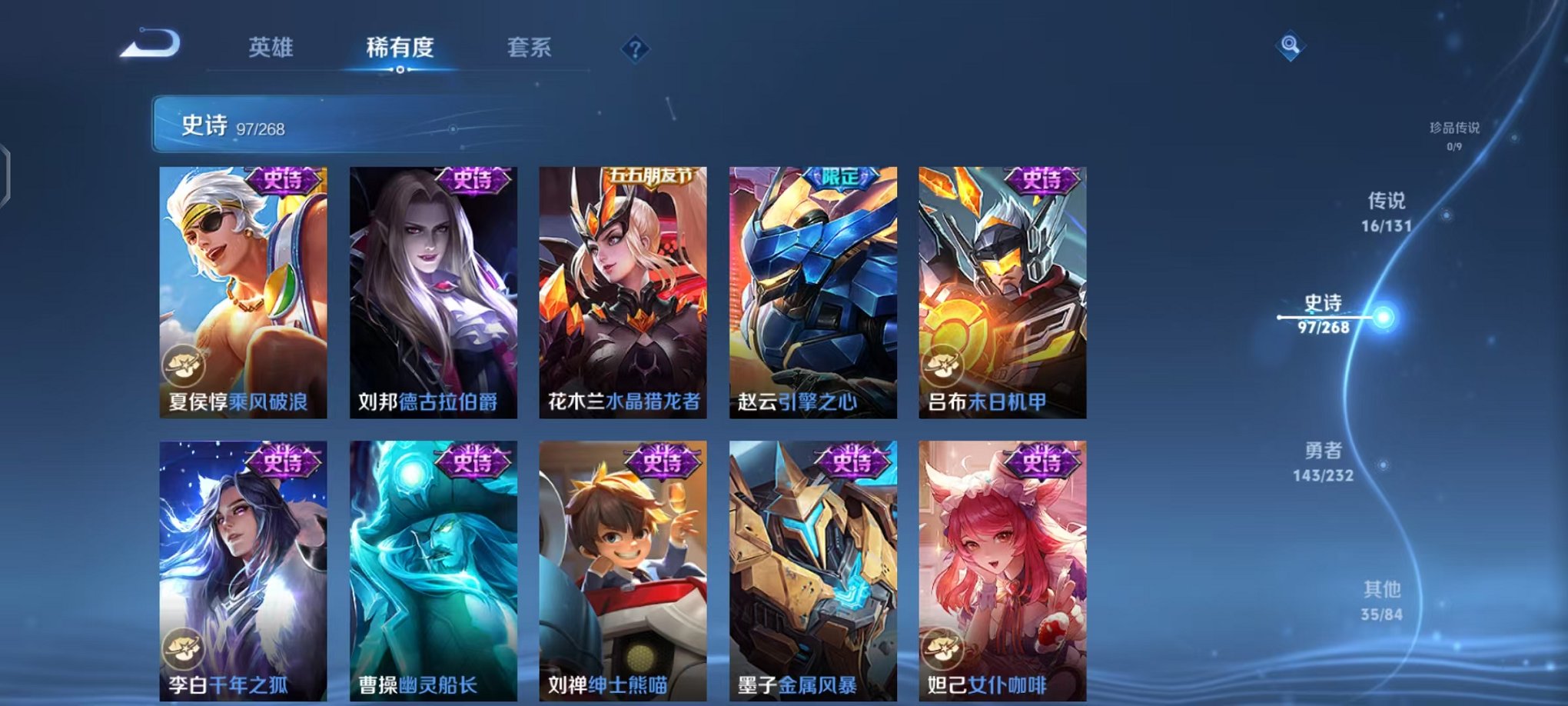This screenshot has height=706, width=1568.
Task: Open search with the magnifier icon
Action: point(1291,44)
